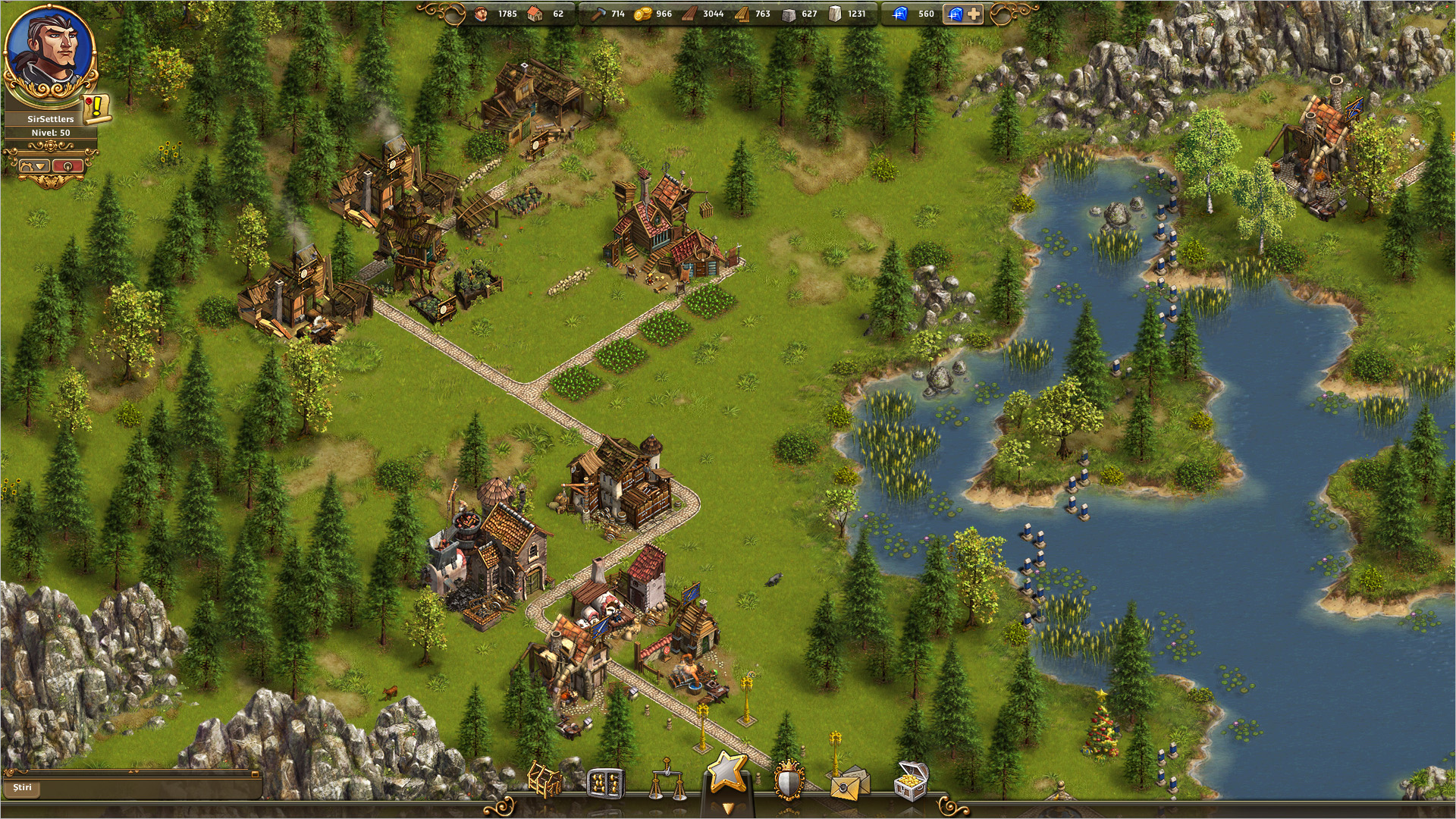Open the building construction menu
Screen dimensions: 1456x819
pos(544,780)
